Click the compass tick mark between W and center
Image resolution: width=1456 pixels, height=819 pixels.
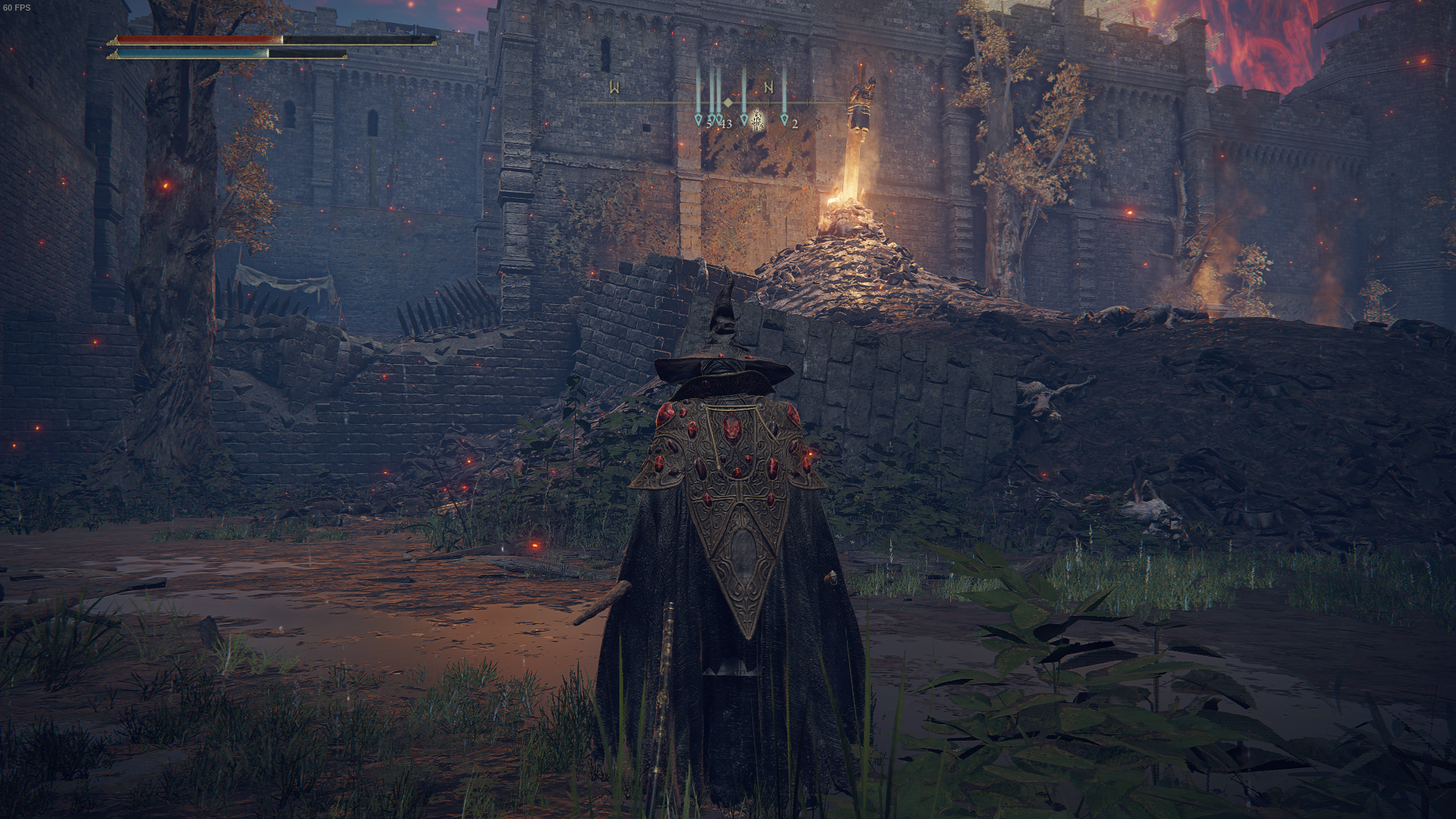[654, 102]
